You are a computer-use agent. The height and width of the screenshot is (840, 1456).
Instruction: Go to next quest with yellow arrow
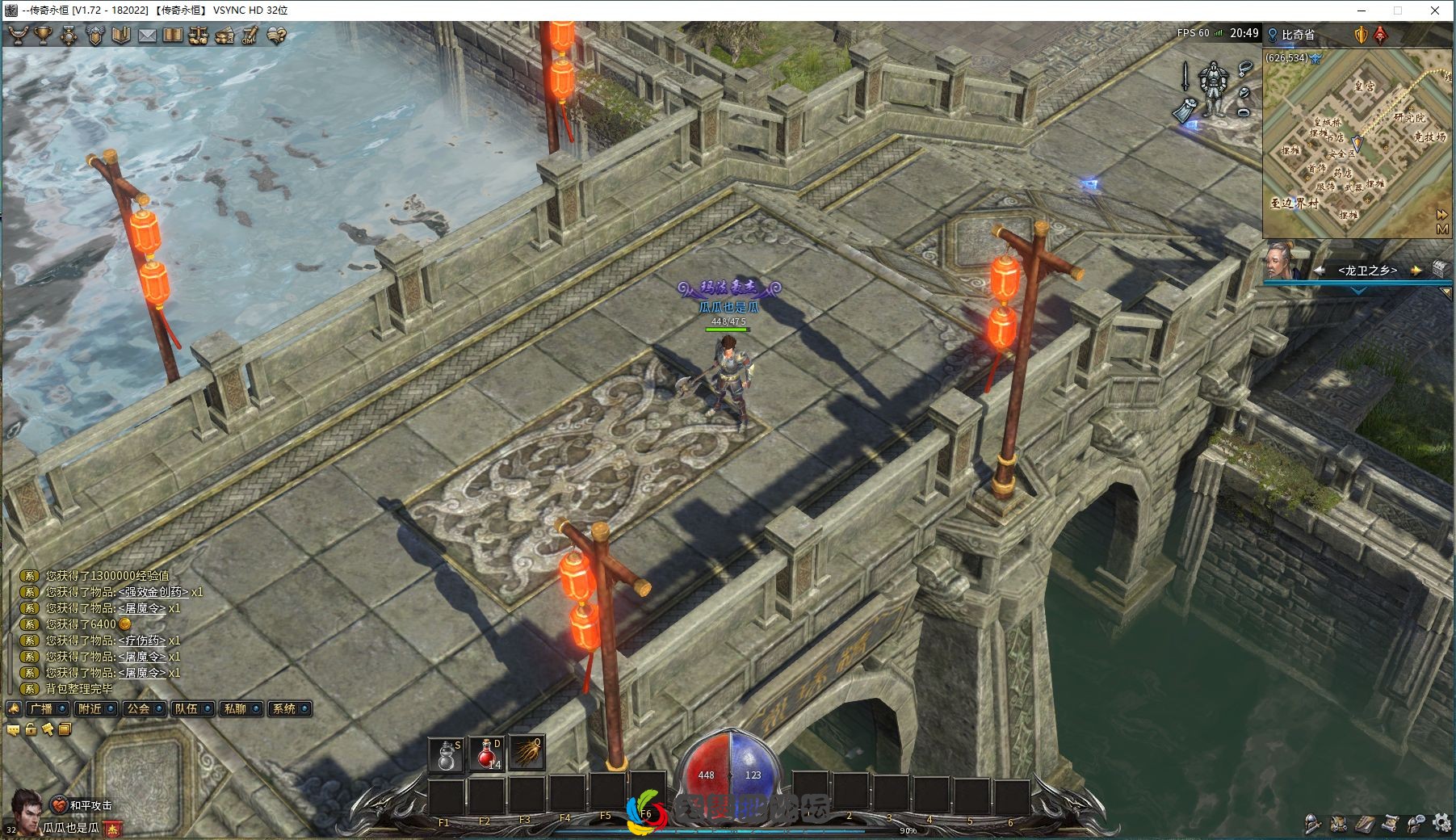pyautogui.click(x=1416, y=271)
